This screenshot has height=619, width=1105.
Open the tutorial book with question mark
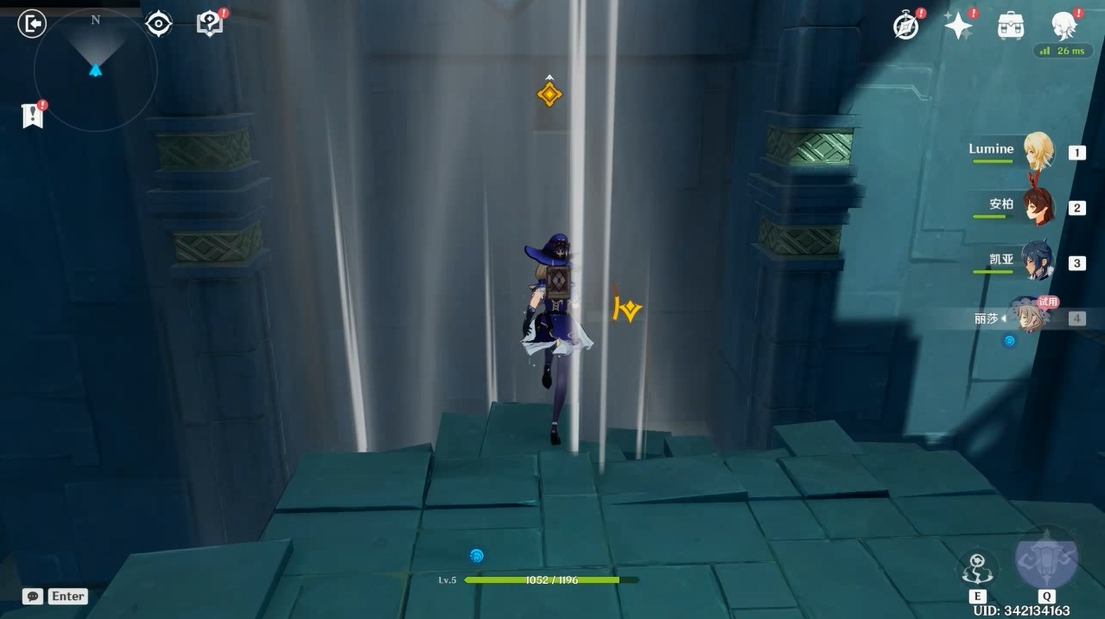click(x=210, y=24)
